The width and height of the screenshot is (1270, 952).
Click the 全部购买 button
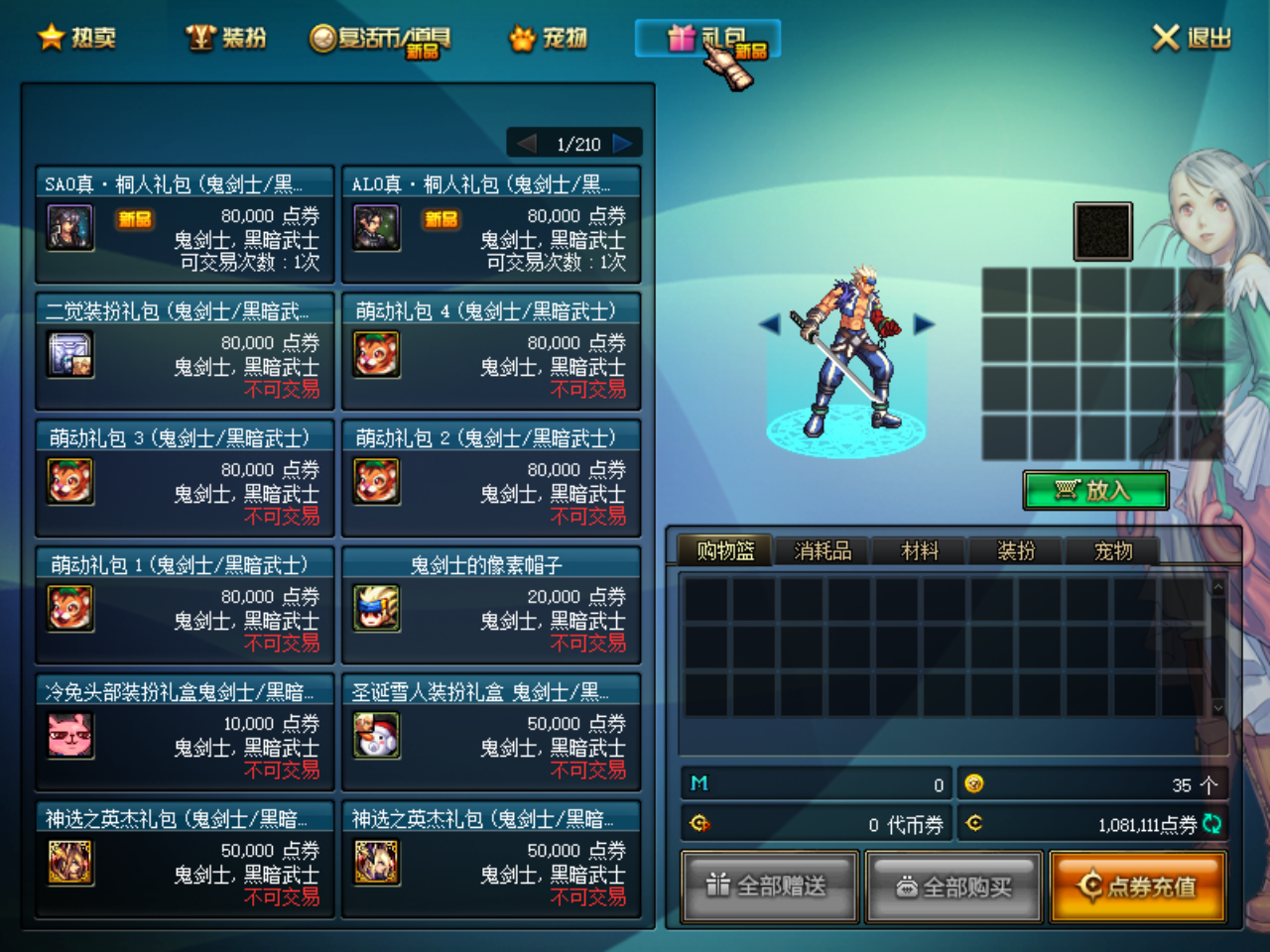952,886
